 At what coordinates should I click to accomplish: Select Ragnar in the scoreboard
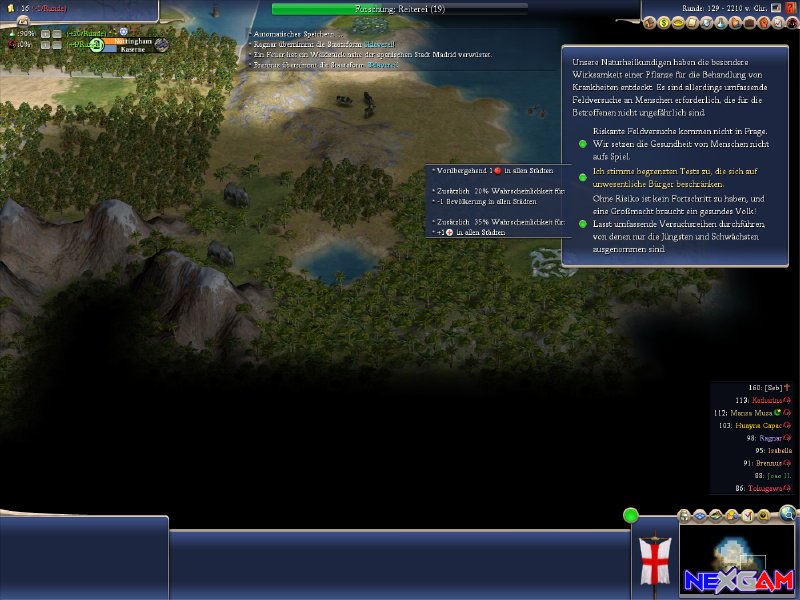click(768, 438)
